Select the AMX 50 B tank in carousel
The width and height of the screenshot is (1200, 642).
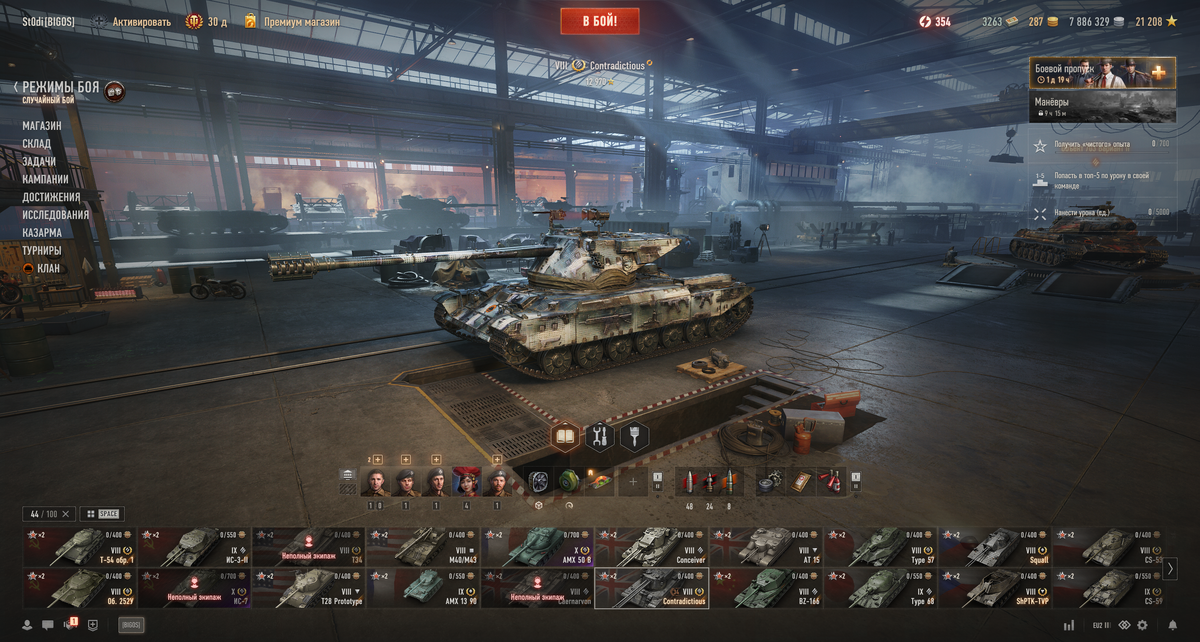(x=537, y=547)
